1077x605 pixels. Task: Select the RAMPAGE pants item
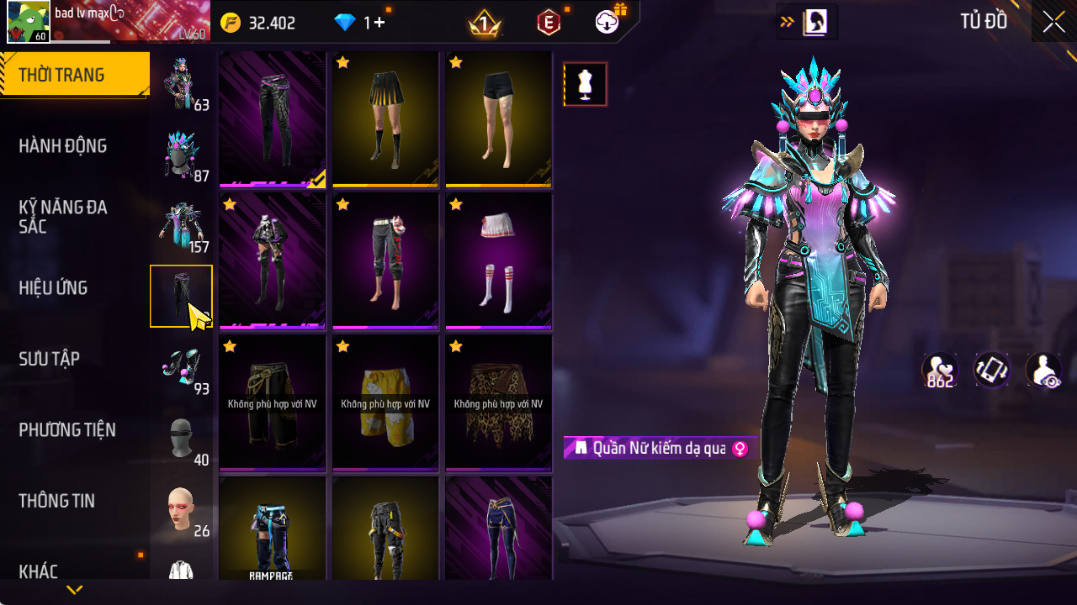click(x=272, y=529)
